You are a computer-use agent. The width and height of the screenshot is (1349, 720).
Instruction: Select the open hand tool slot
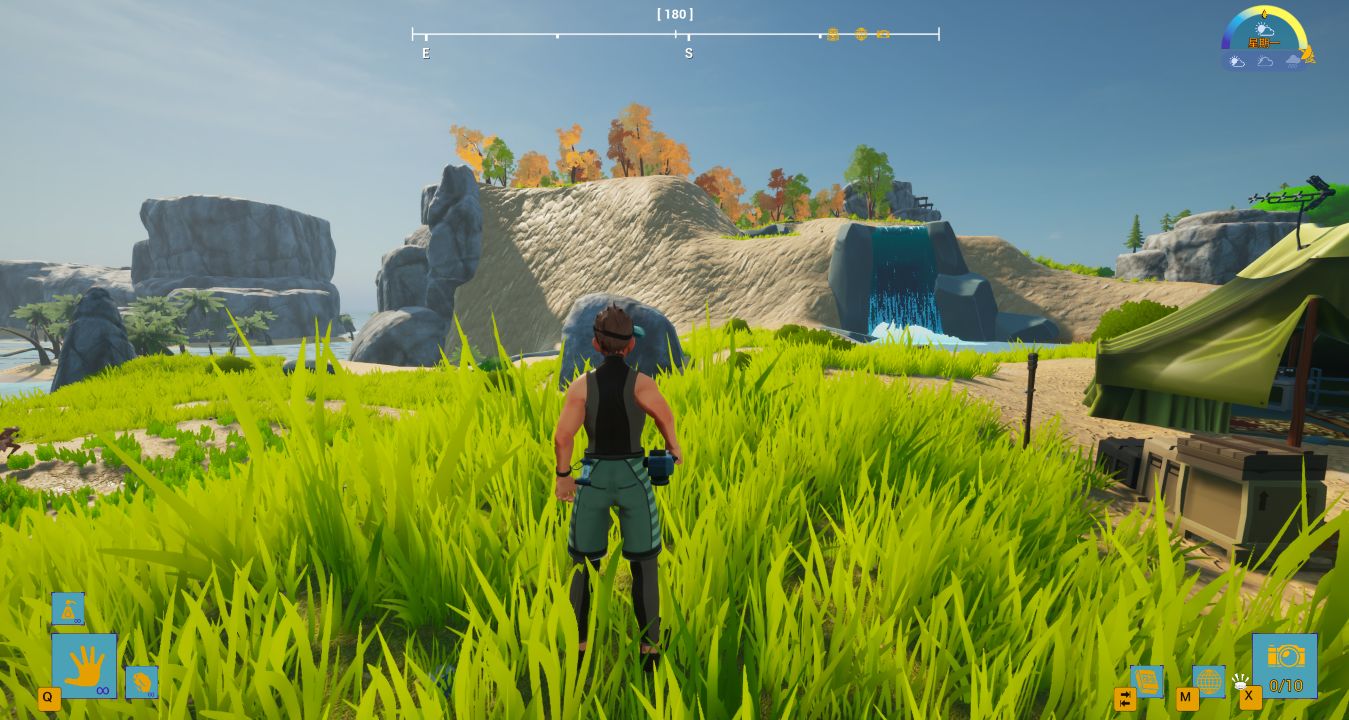(84, 665)
